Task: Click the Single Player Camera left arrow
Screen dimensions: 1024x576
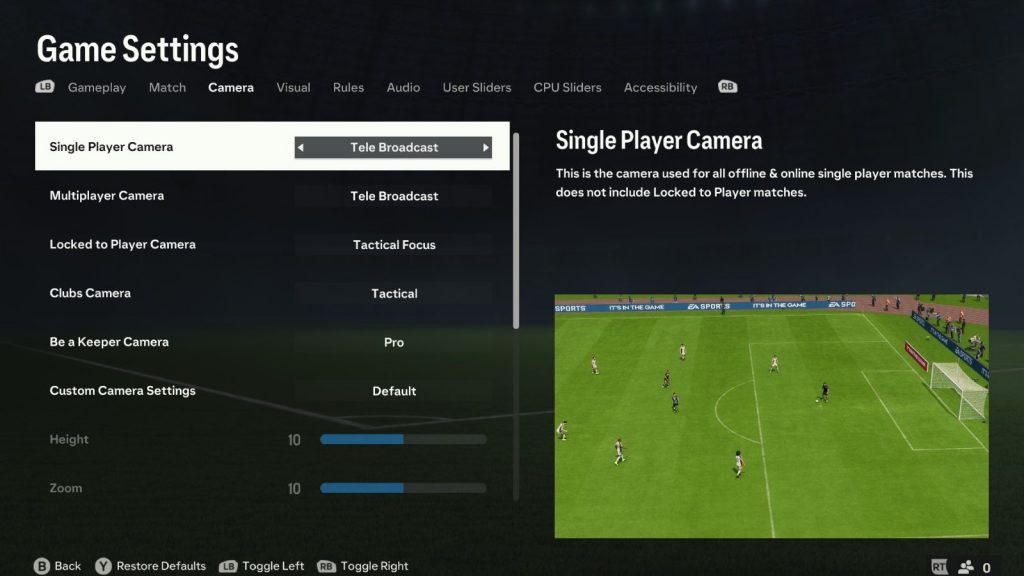Action: (x=301, y=148)
